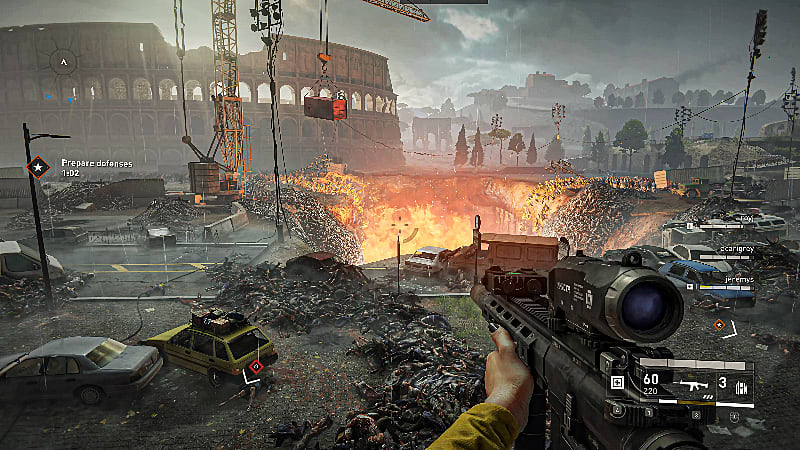
Task: Click the defense marker below the teammate list
Action: pos(719,324)
